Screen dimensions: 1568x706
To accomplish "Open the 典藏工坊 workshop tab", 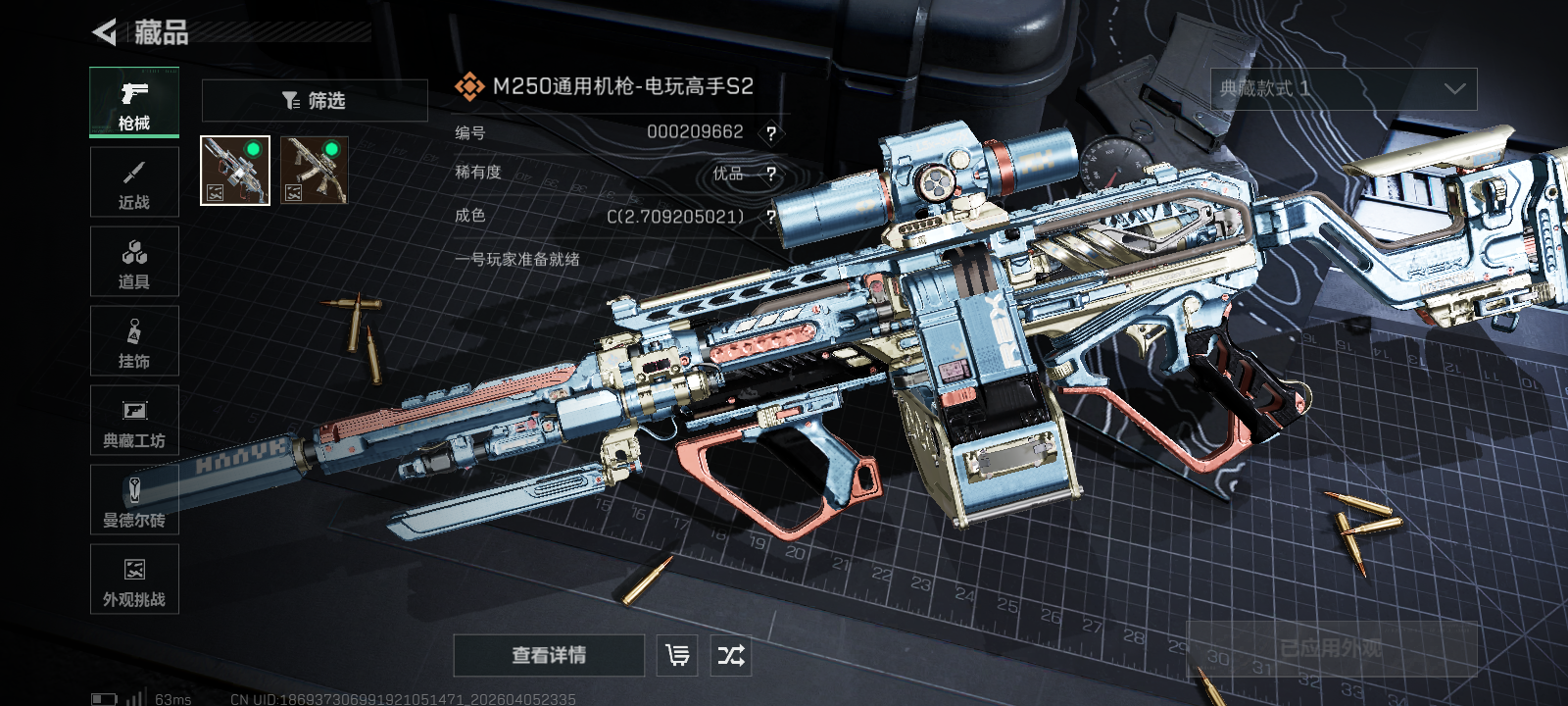I will (134, 421).
